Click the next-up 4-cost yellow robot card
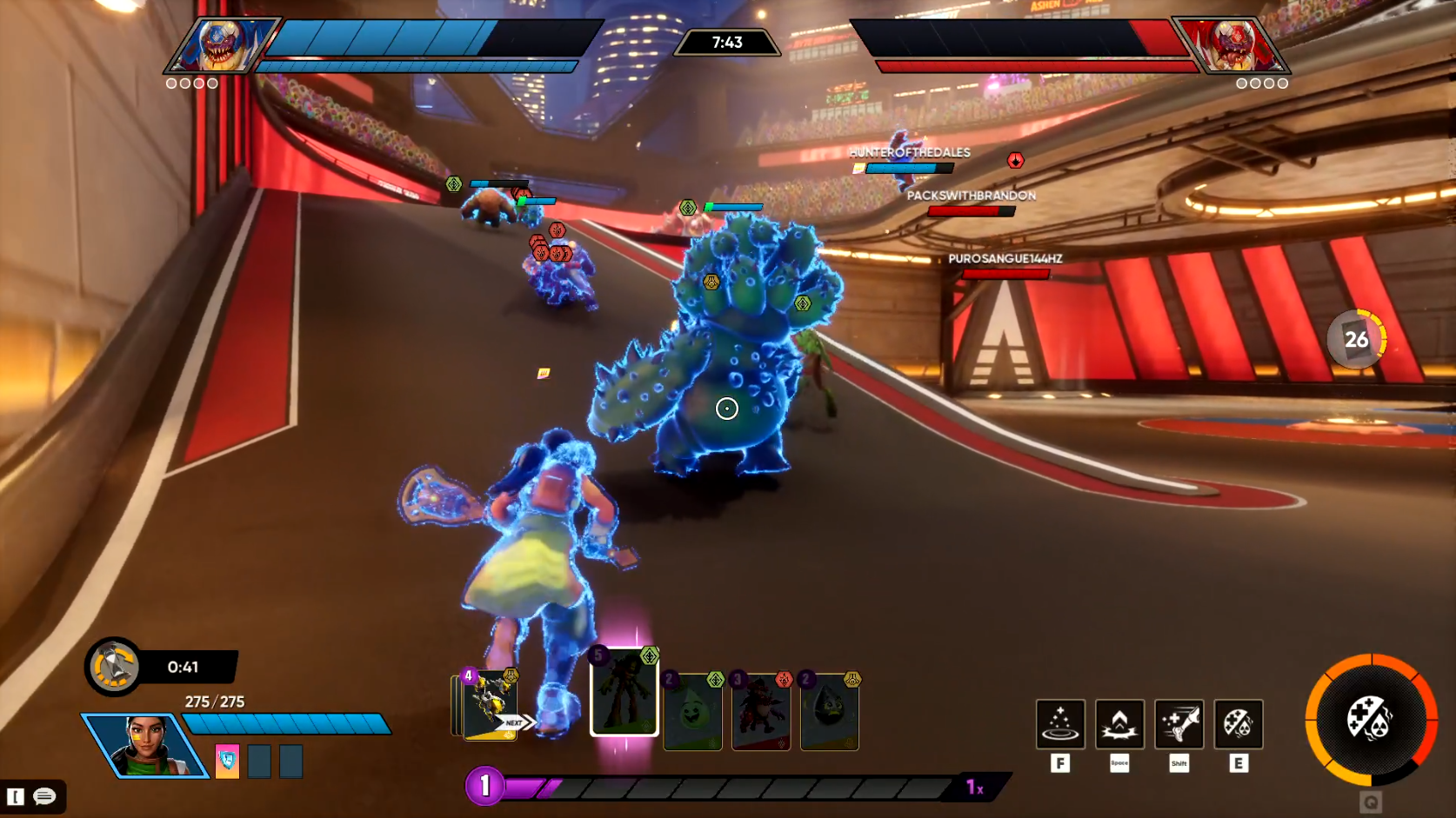Image resolution: width=1456 pixels, height=818 pixels. click(489, 705)
